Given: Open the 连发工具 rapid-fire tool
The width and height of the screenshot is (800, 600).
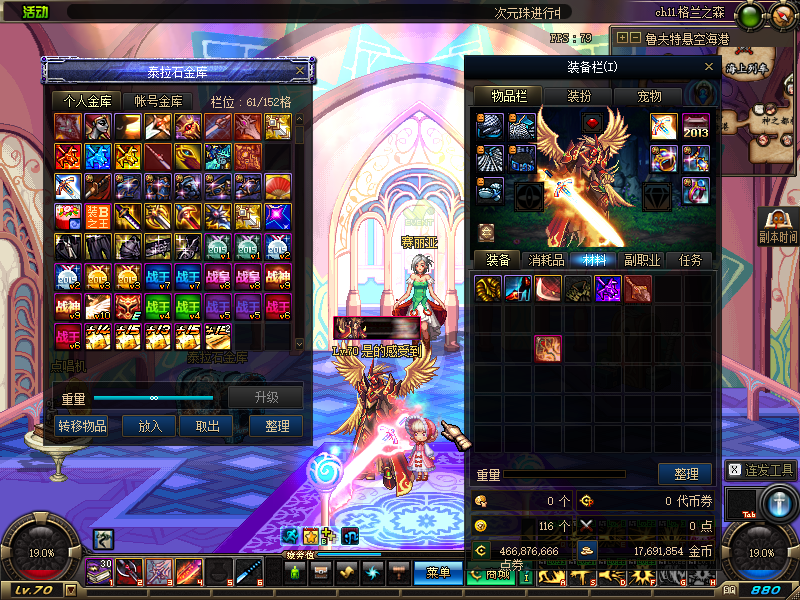Looking at the screenshot, I should [761, 470].
